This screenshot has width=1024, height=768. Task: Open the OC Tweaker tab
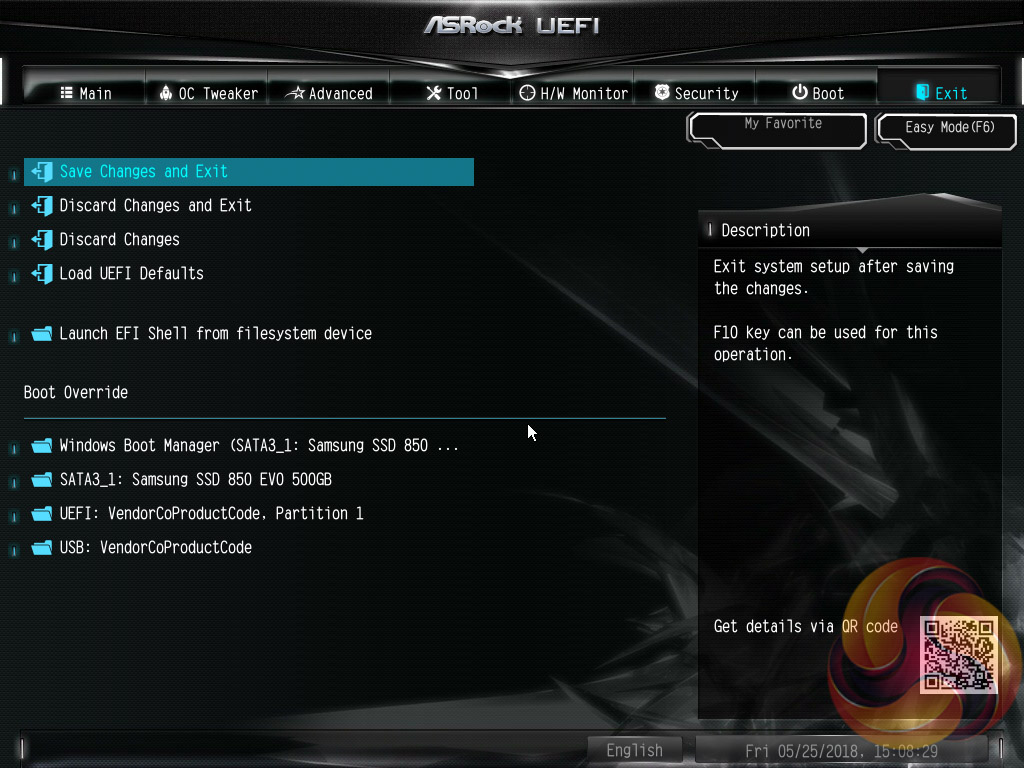[x=208, y=93]
